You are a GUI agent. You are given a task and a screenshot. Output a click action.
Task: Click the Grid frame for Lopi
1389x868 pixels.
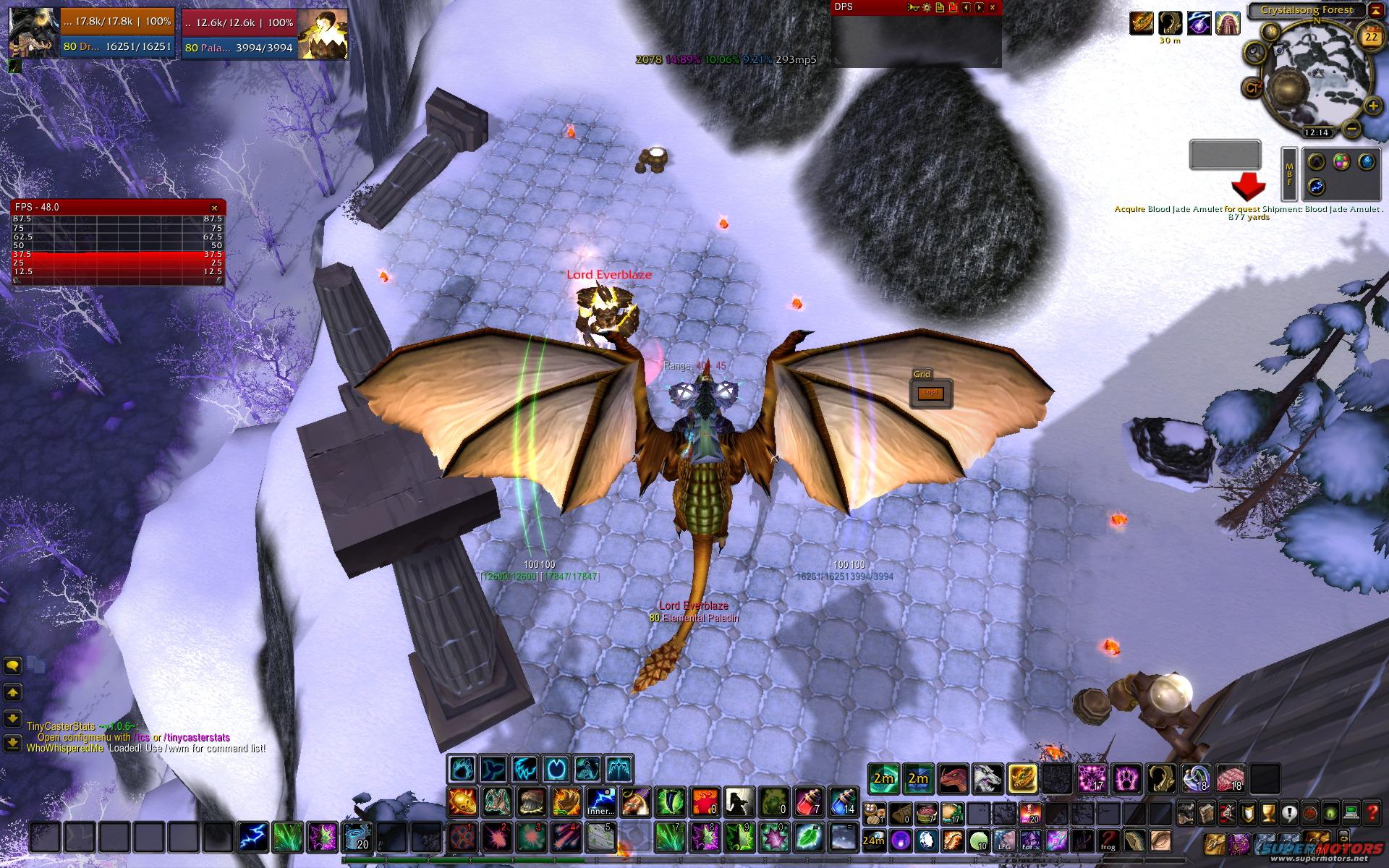(x=930, y=393)
